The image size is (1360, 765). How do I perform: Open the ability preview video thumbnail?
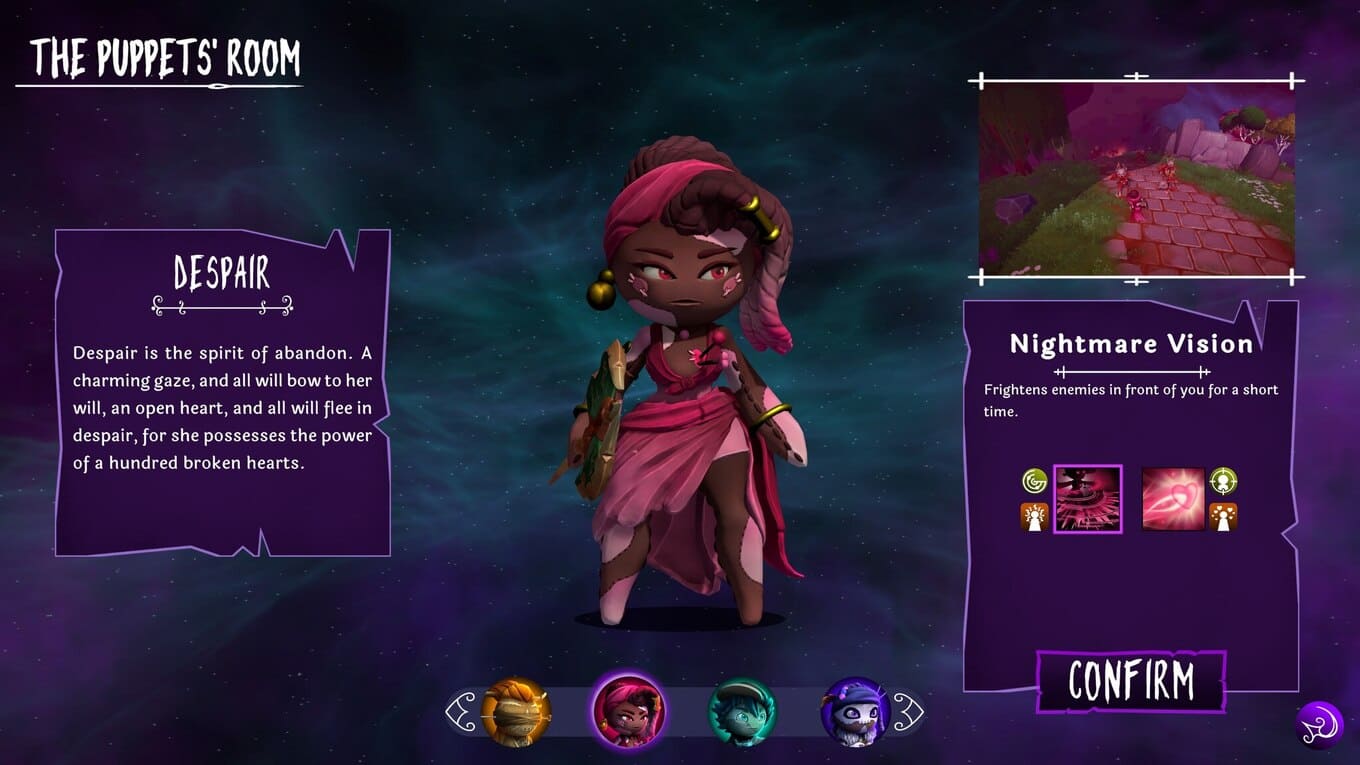[1136, 178]
